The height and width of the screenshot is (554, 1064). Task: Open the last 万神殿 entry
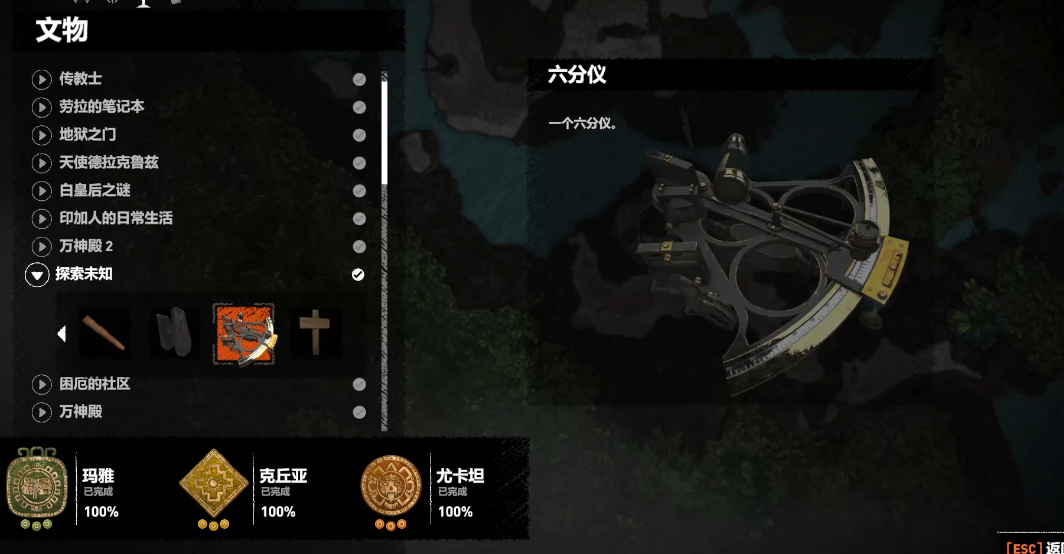[80, 411]
